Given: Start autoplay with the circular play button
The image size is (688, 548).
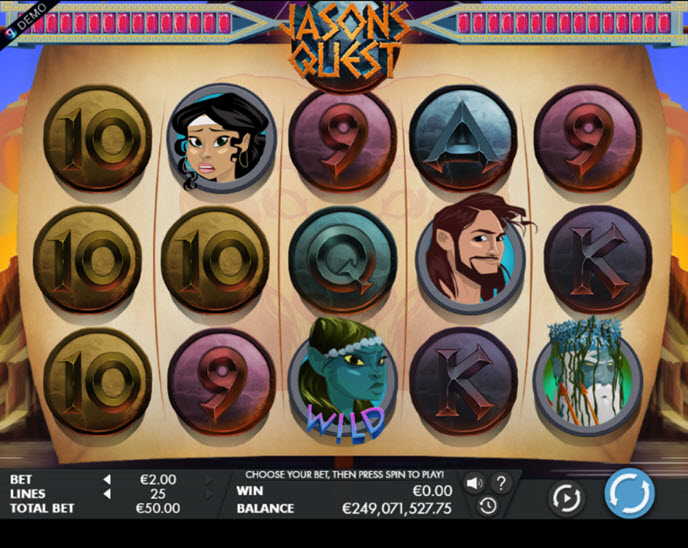Looking at the screenshot, I should click(566, 497).
